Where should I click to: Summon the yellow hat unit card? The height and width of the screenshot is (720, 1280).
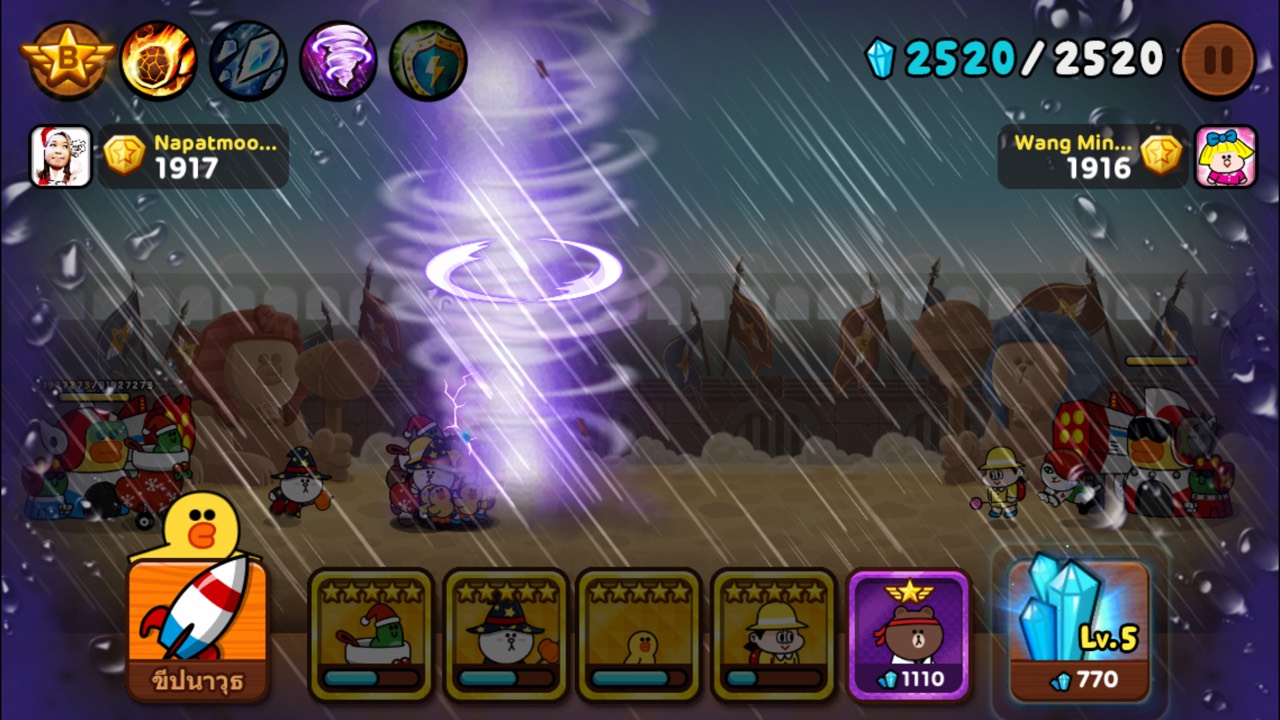(x=774, y=634)
